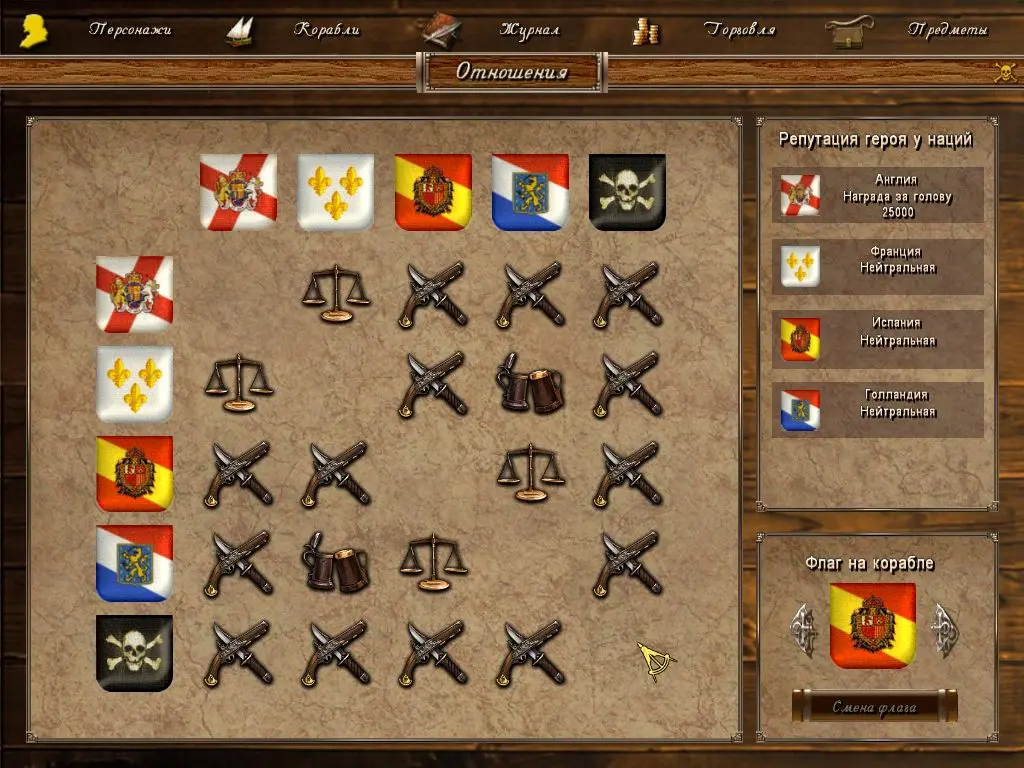Image resolution: width=1024 pixels, height=768 pixels.
Task: Select the Англия reputation row
Action: point(877,195)
